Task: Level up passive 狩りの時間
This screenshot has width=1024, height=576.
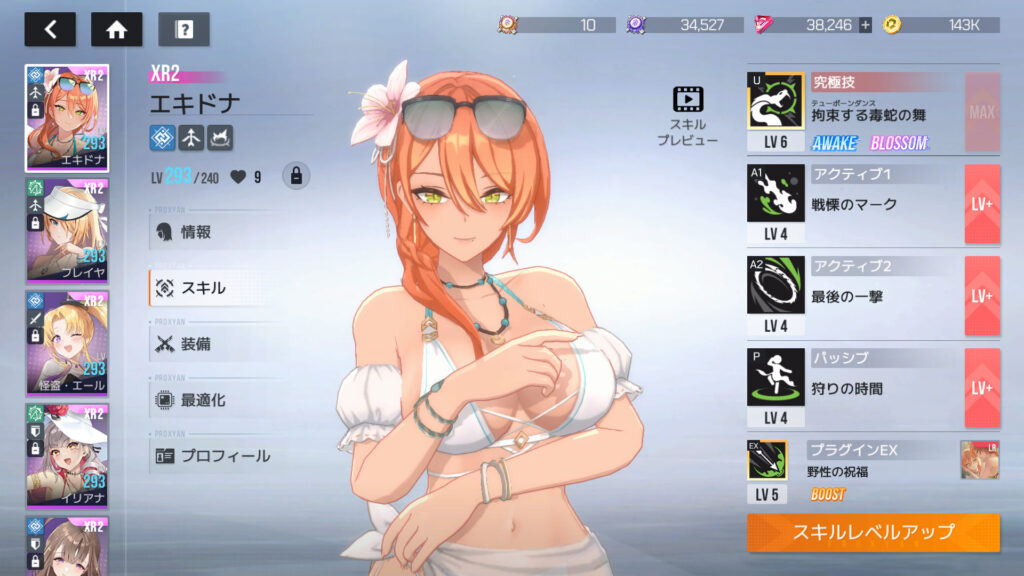Action: pyautogui.click(x=981, y=388)
